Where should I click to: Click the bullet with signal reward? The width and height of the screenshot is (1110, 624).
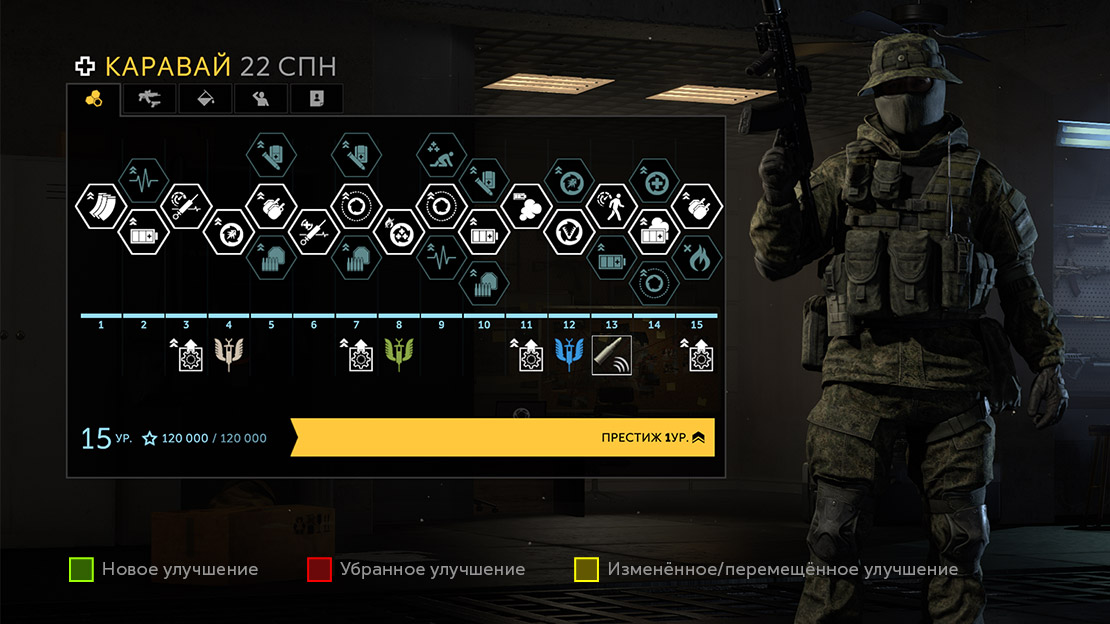[611, 354]
